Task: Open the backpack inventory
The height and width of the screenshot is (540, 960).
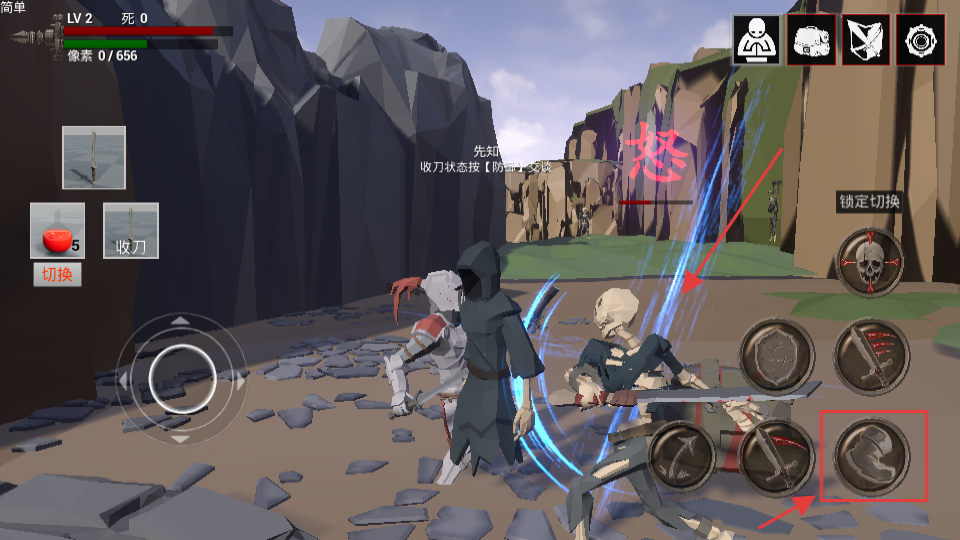Action: coord(811,40)
